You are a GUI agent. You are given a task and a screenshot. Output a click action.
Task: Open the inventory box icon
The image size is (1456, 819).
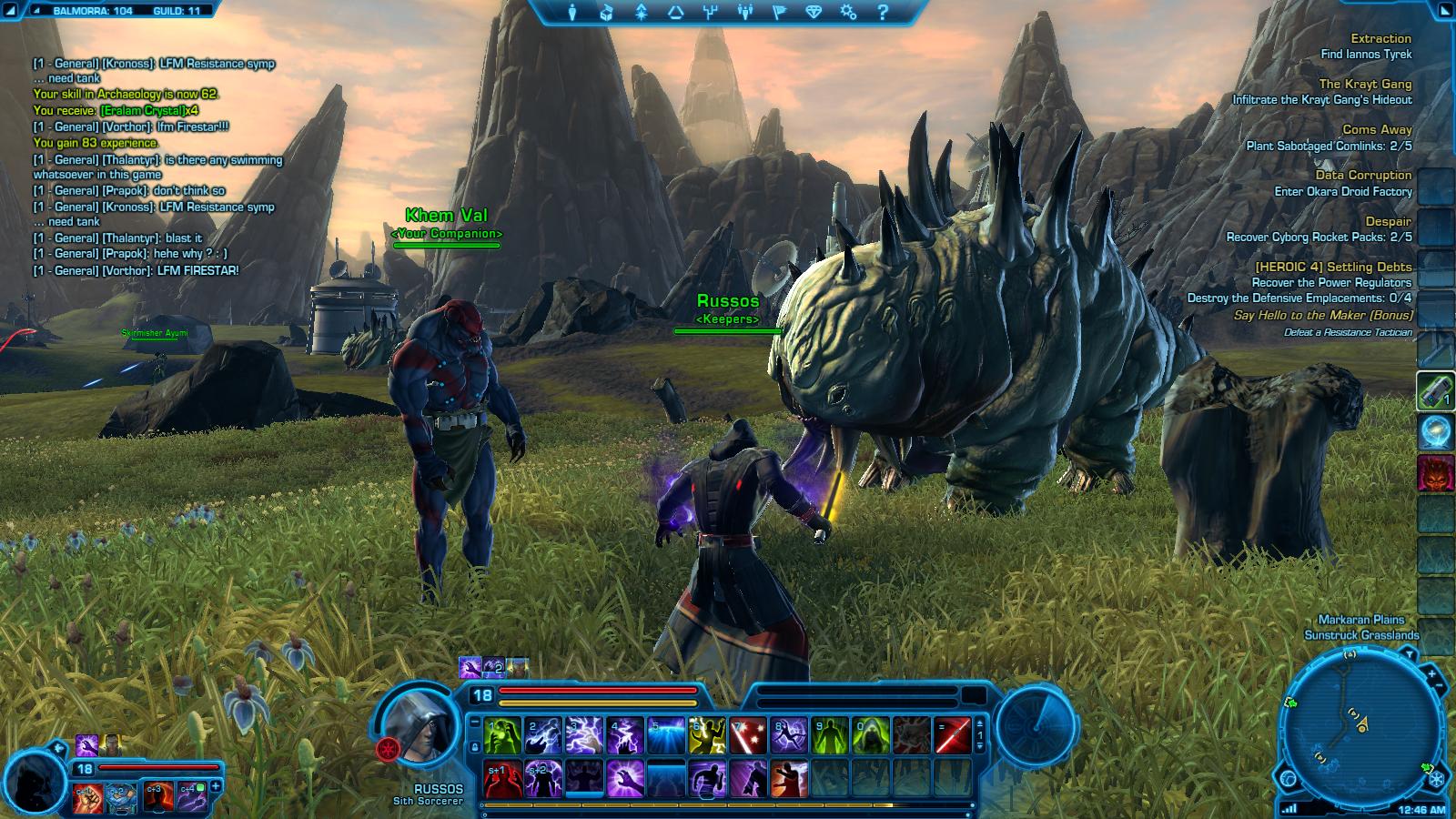coord(606,12)
